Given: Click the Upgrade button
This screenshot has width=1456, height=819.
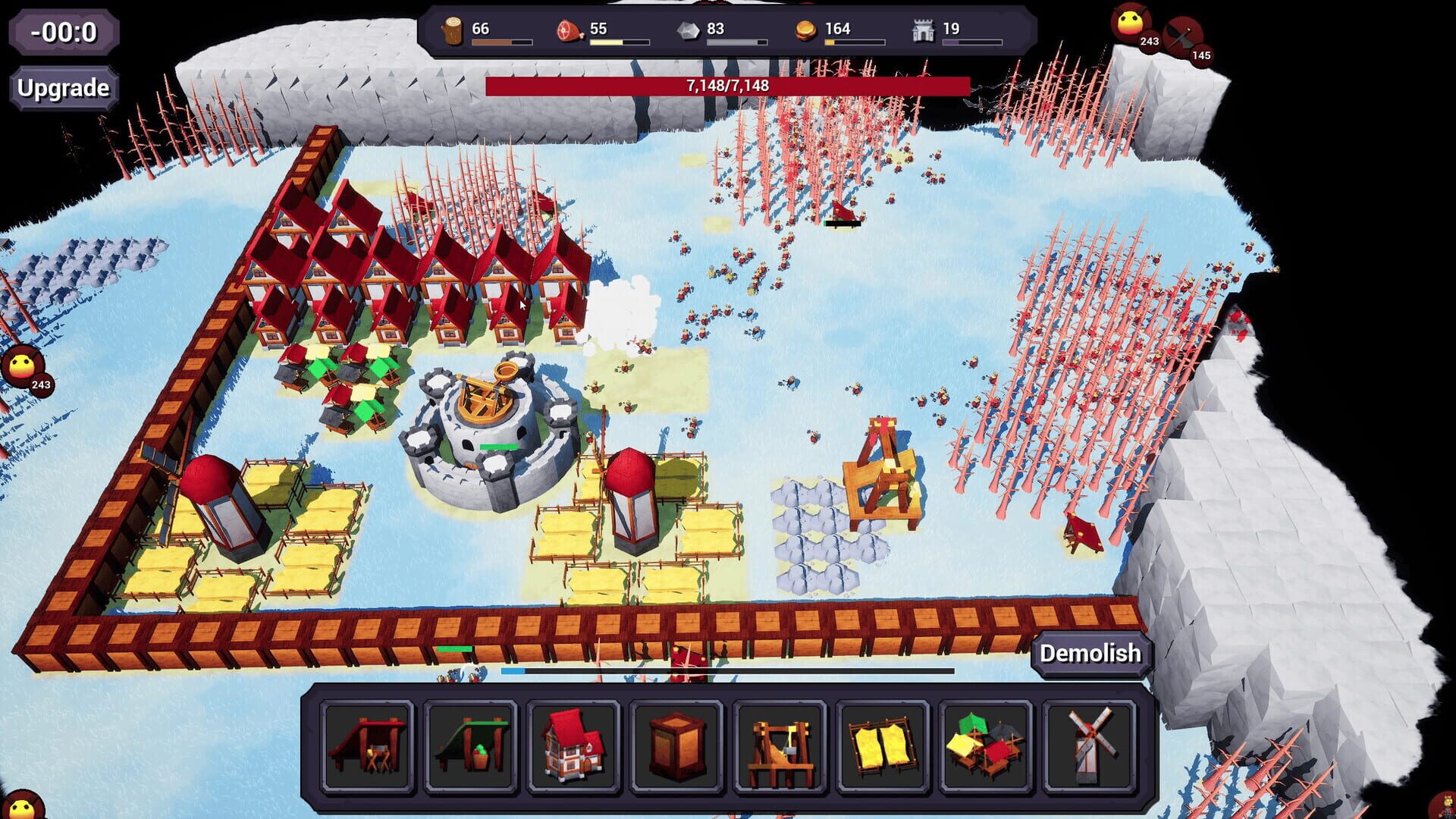Looking at the screenshot, I should (x=63, y=87).
